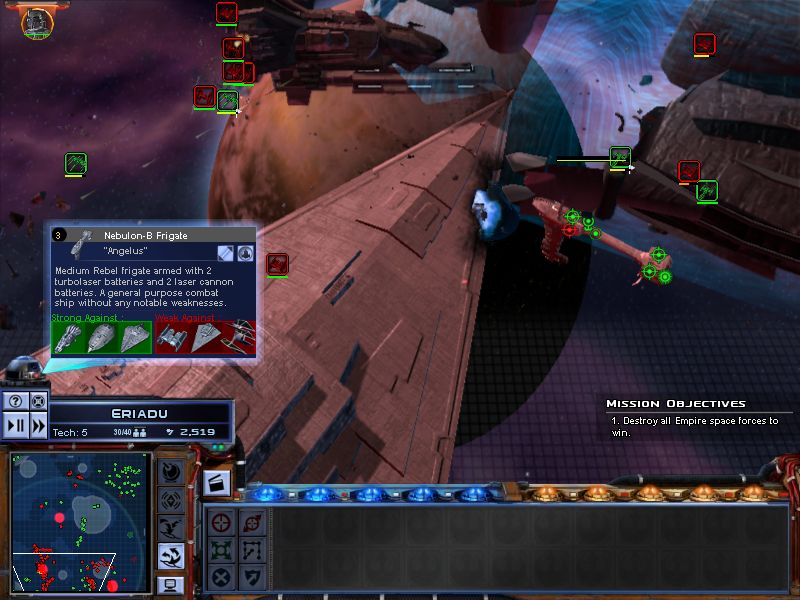Choose the attack crosshair command
Image resolution: width=800 pixels, height=600 pixels.
coord(222,521)
